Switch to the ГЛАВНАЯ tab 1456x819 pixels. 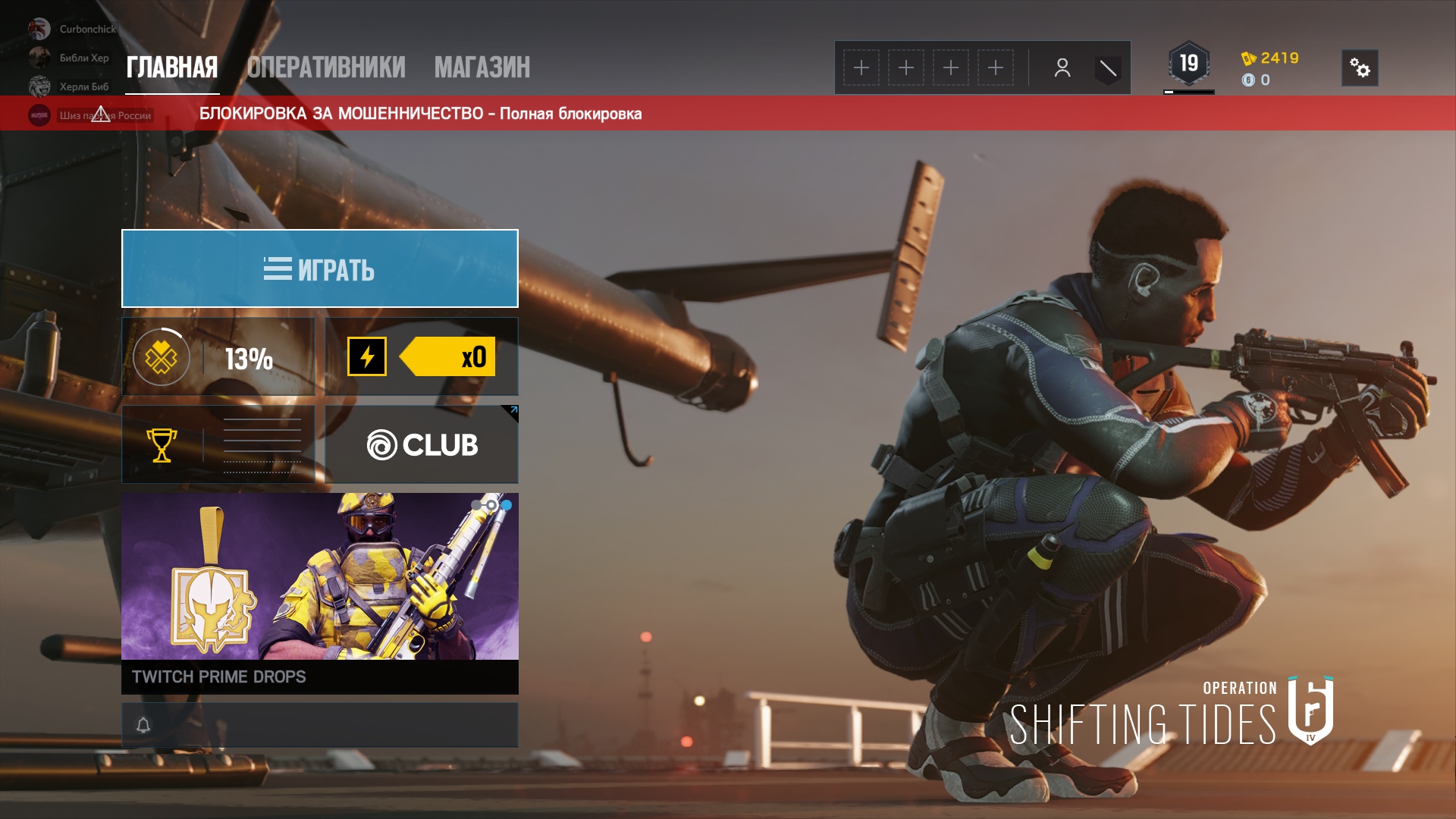click(172, 67)
